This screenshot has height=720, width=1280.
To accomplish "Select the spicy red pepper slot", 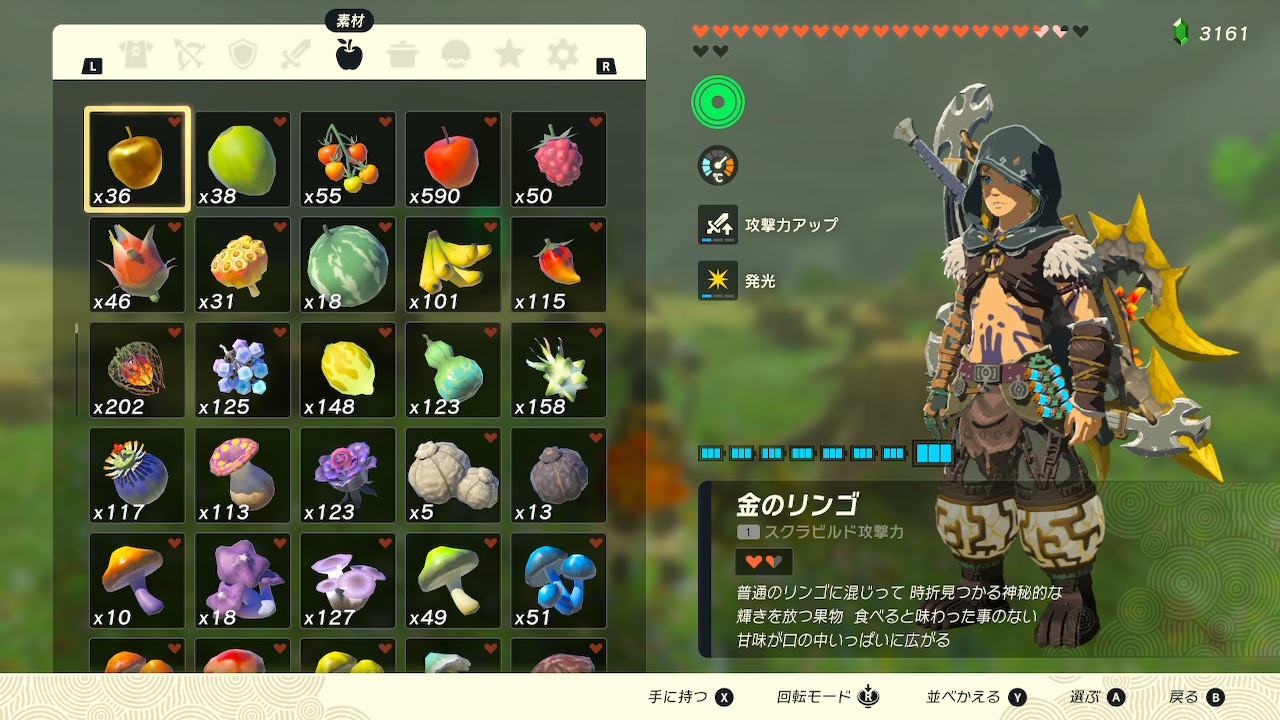I will point(558,265).
